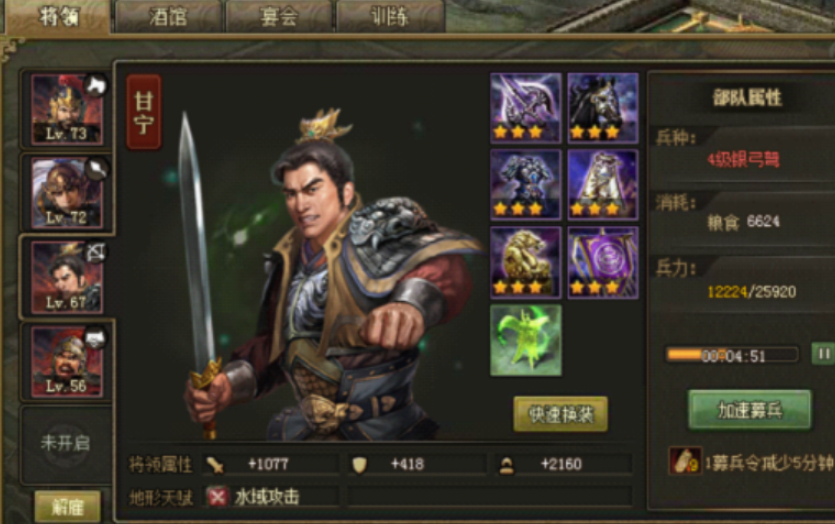The image size is (835, 524).
Task: Select the Lv.56 general portrait
Action: click(x=66, y=360)
